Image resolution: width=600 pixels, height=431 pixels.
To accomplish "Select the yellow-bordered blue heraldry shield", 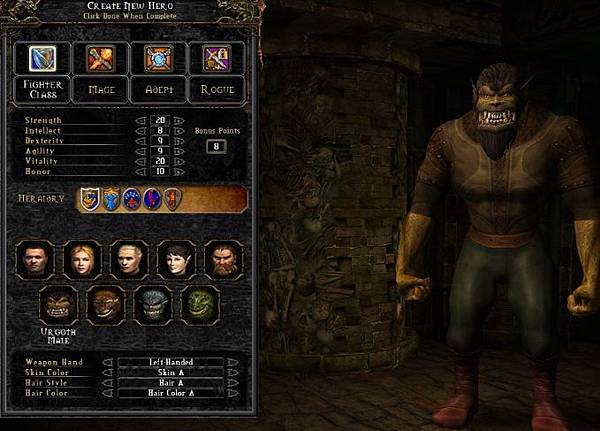I will pos(90,199).
